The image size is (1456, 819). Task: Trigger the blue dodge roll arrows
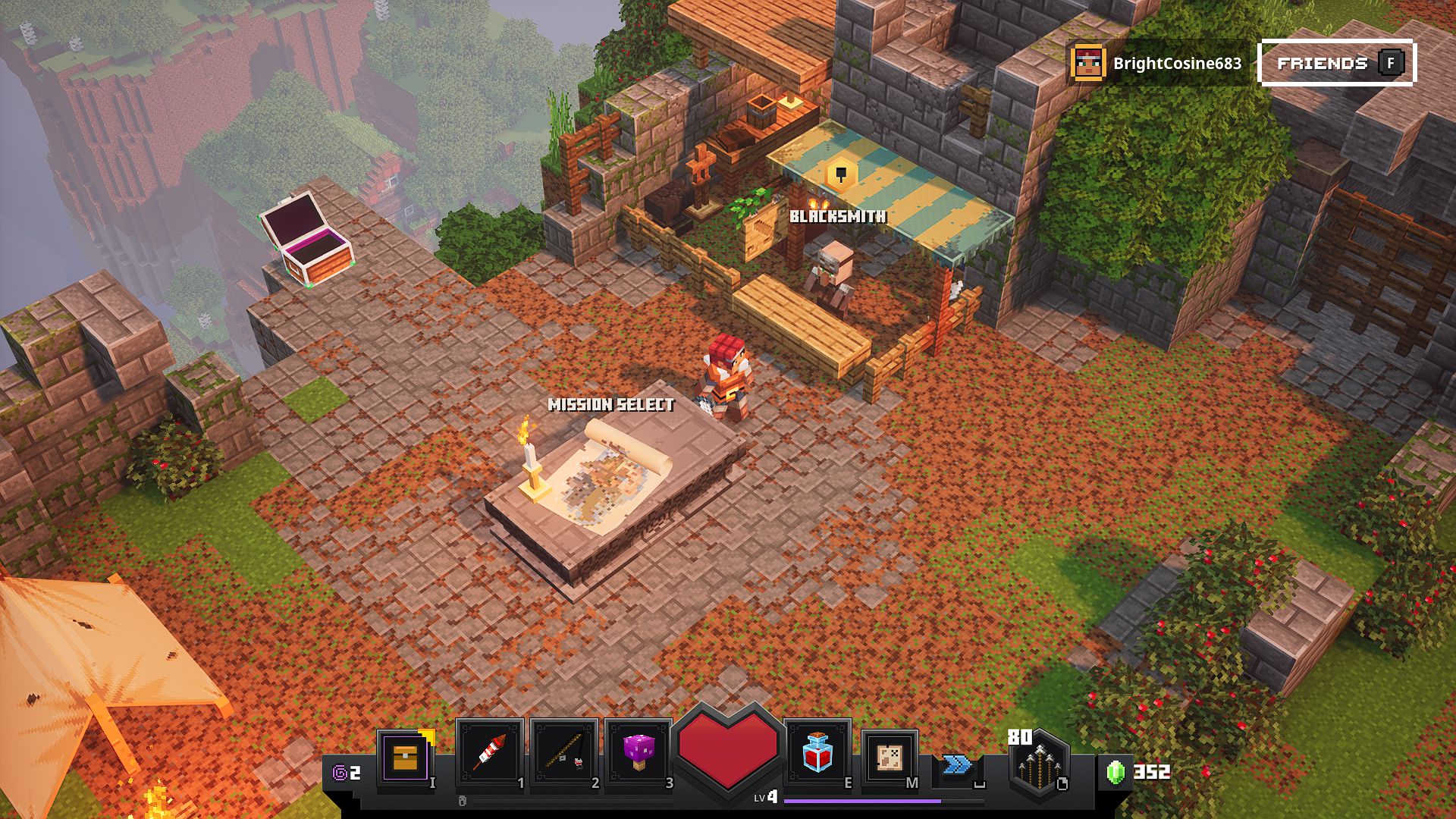pos(957,764)
